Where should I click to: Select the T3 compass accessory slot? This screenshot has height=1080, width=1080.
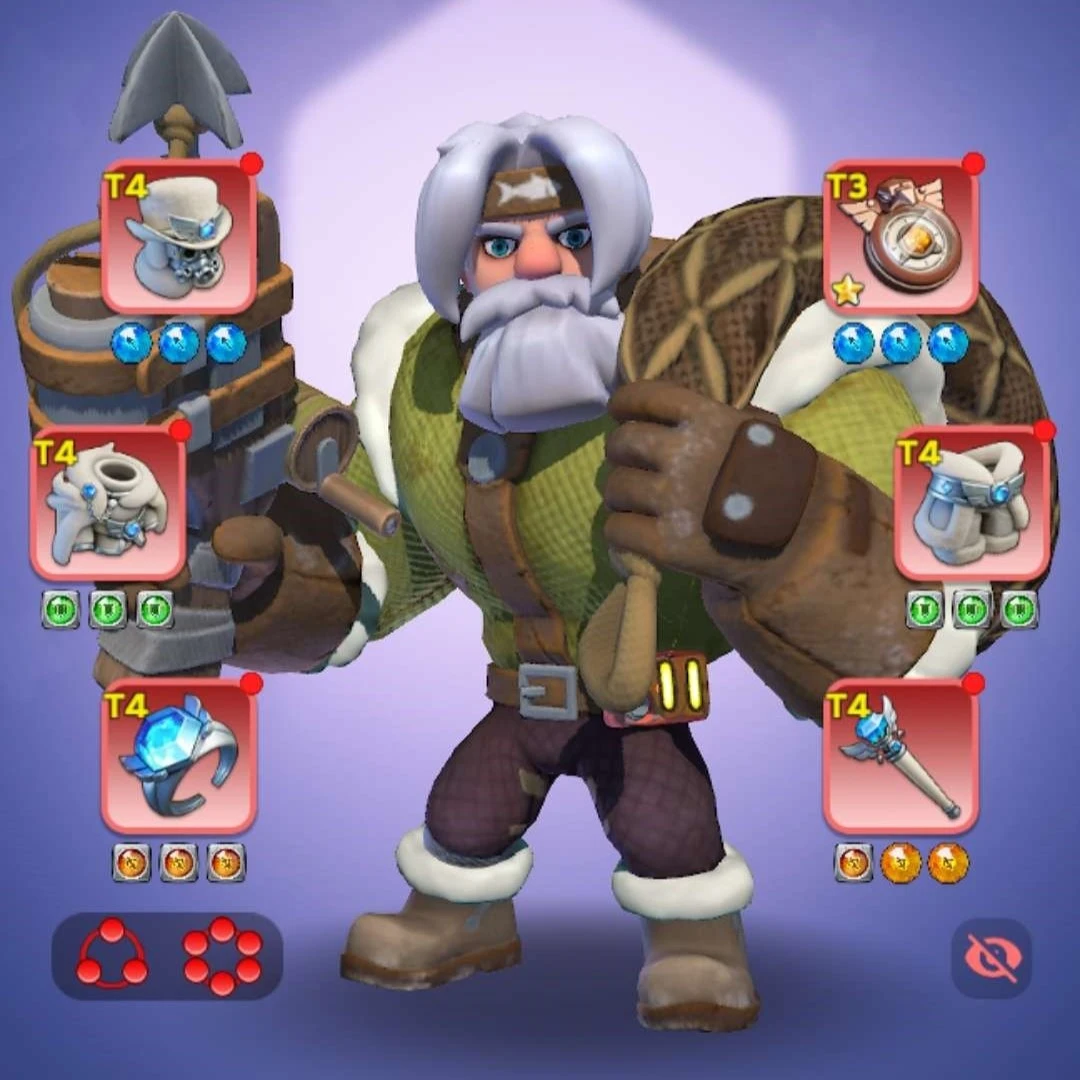(900, 238)
